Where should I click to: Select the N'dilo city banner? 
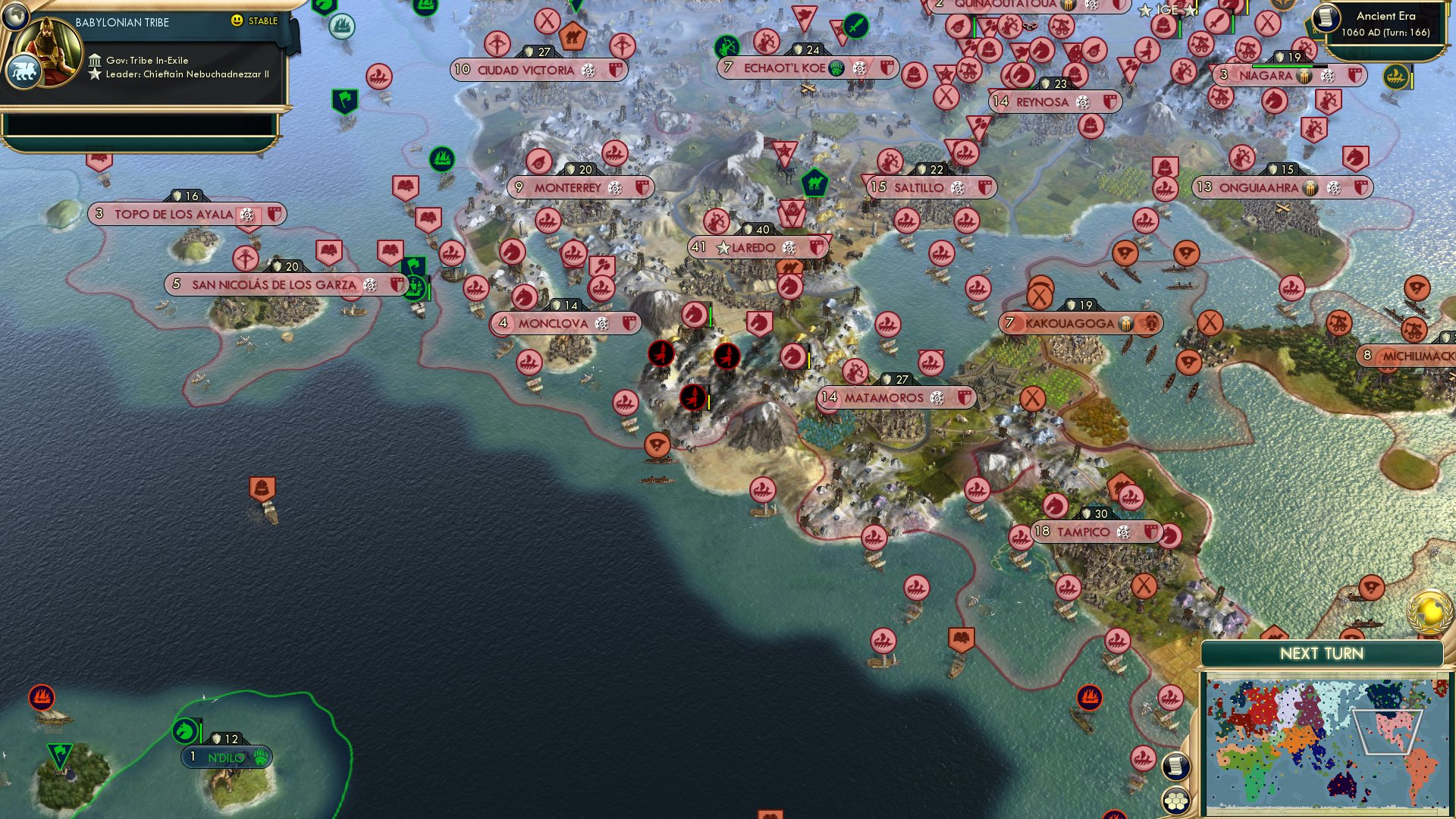tap(227, 757)
